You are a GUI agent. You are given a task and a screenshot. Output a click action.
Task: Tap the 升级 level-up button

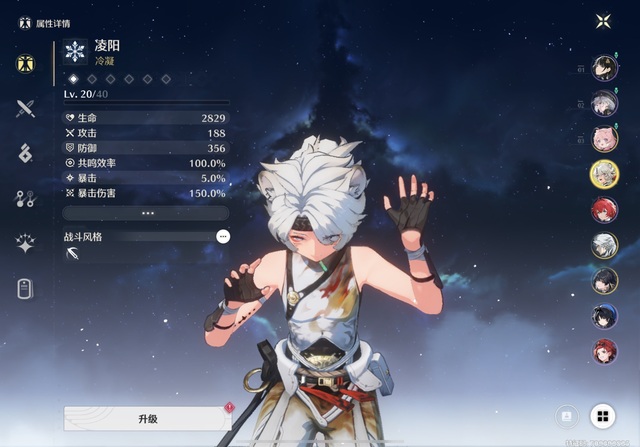[147, 418]
